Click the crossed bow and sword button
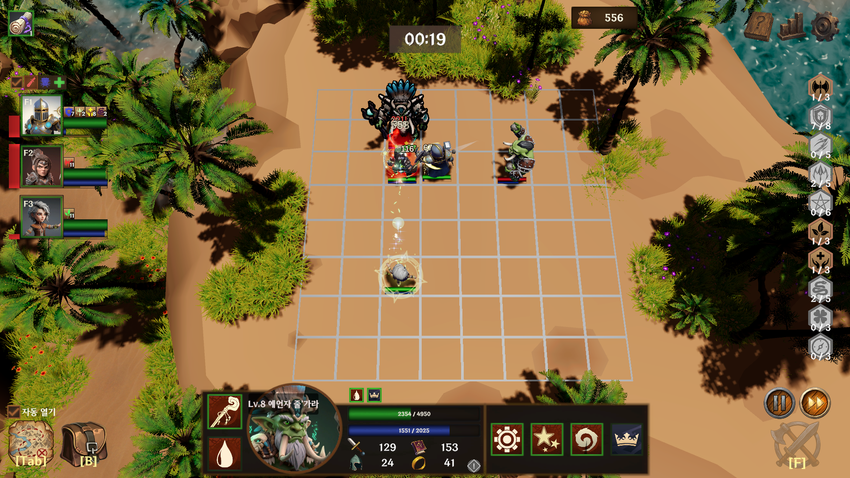Image resolution: width=850 pixels, height=478 pixels. tap(797, 444)
